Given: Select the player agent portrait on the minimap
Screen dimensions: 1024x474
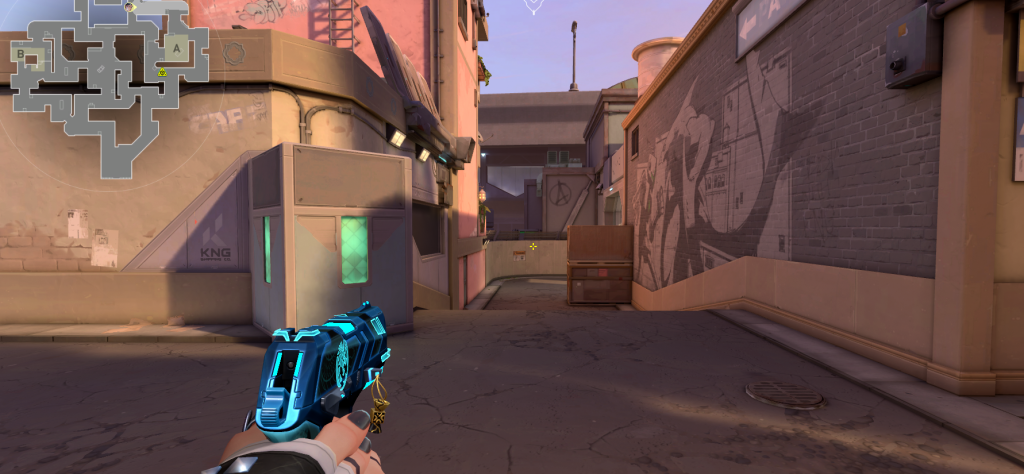Looking at the screenshot, I should tap(131, 7).
